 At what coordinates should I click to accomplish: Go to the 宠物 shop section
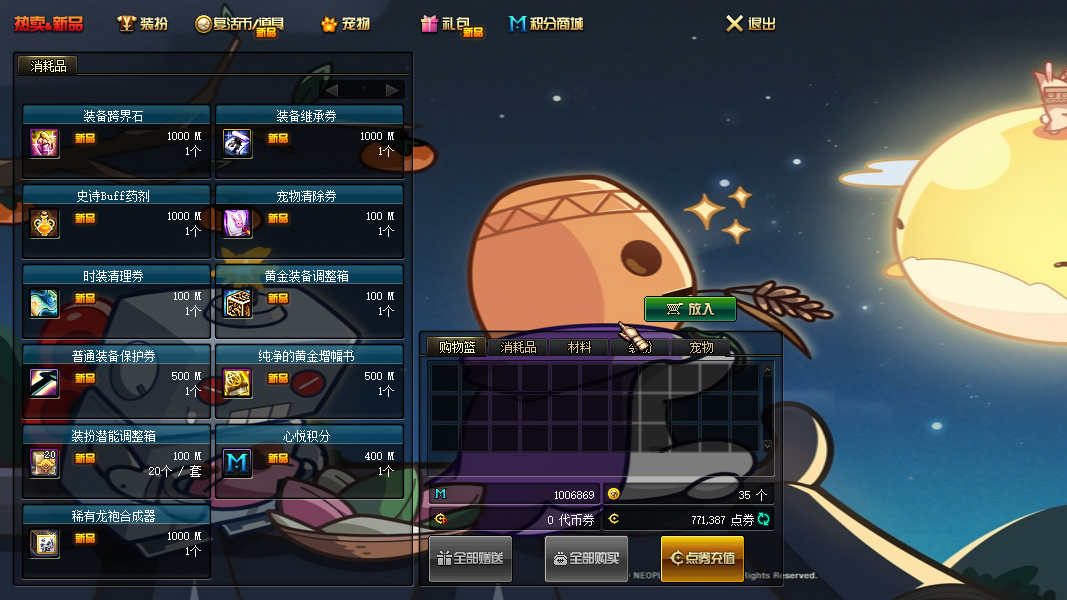345,23
